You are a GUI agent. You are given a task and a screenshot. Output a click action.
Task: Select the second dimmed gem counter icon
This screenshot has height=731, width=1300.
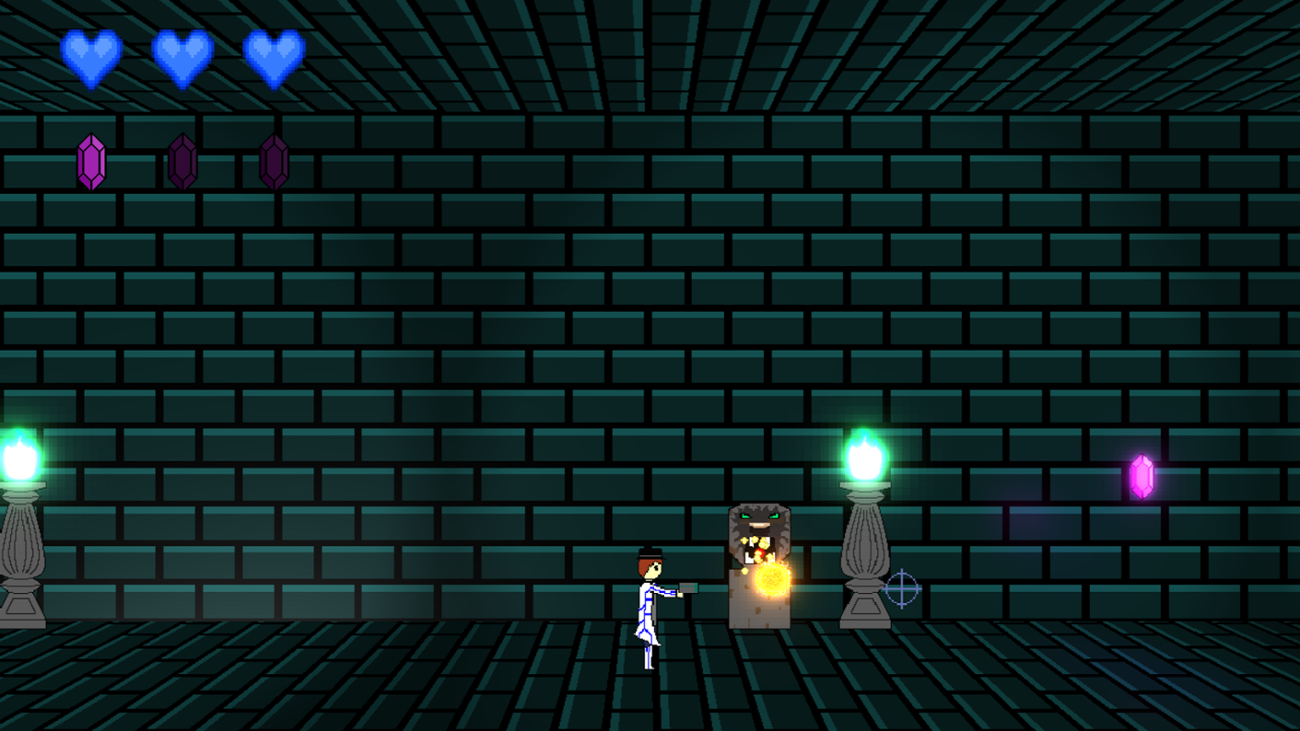tap(184, 158)
